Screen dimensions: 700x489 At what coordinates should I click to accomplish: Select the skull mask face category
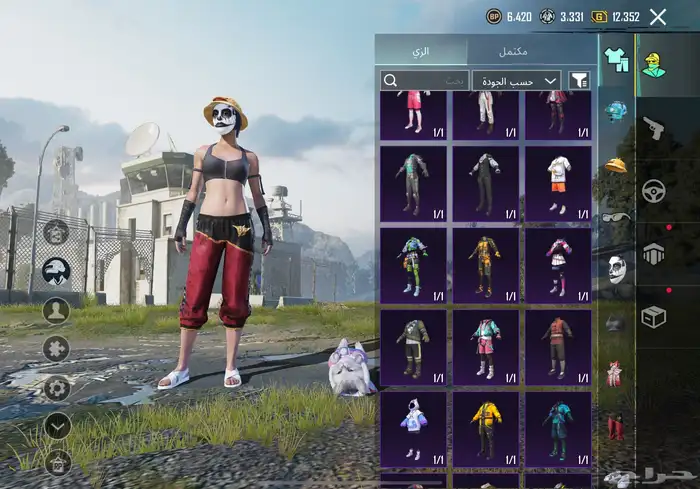coord(616,268)
